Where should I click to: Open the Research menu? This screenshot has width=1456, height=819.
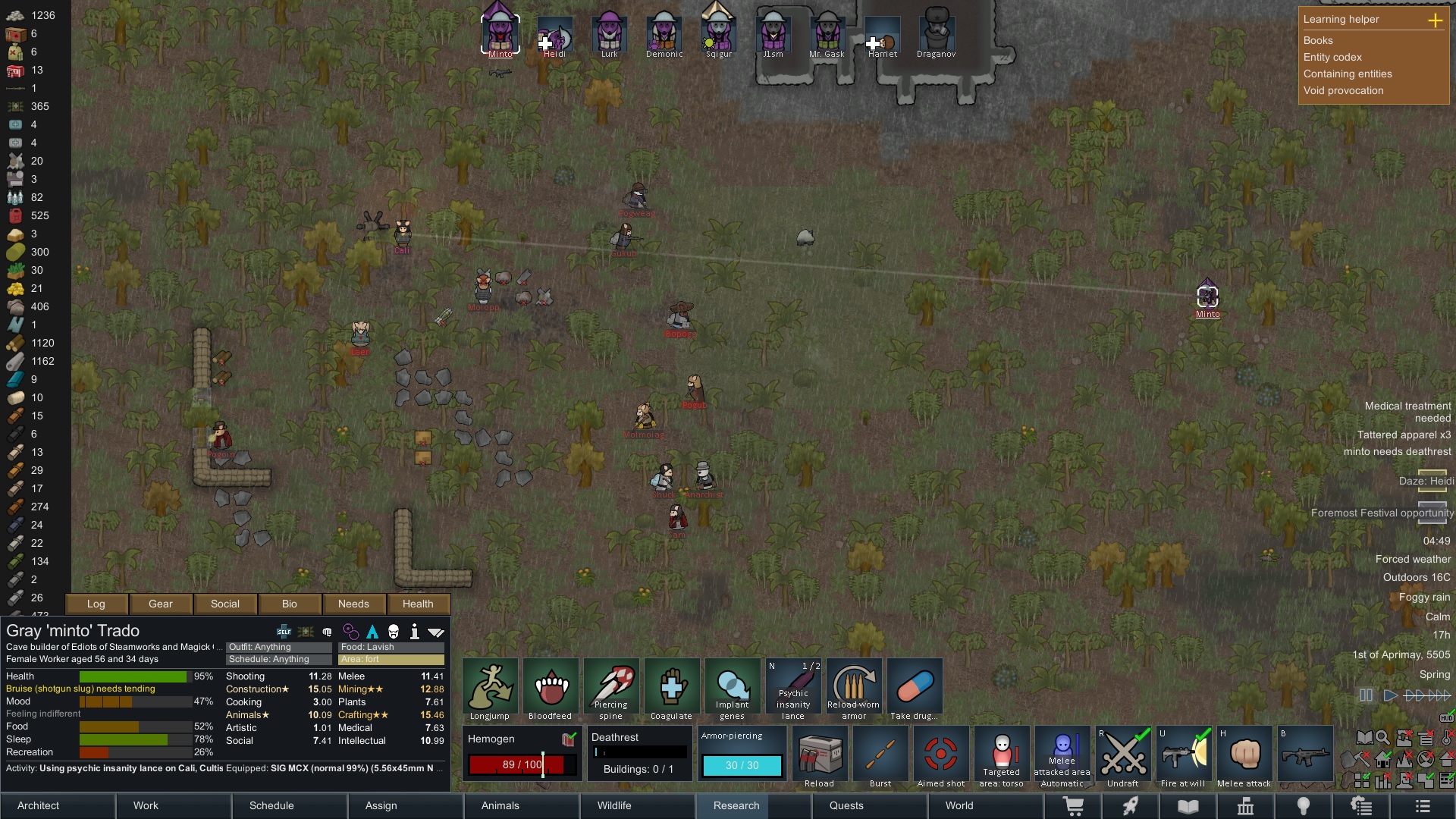coord(736,805)
